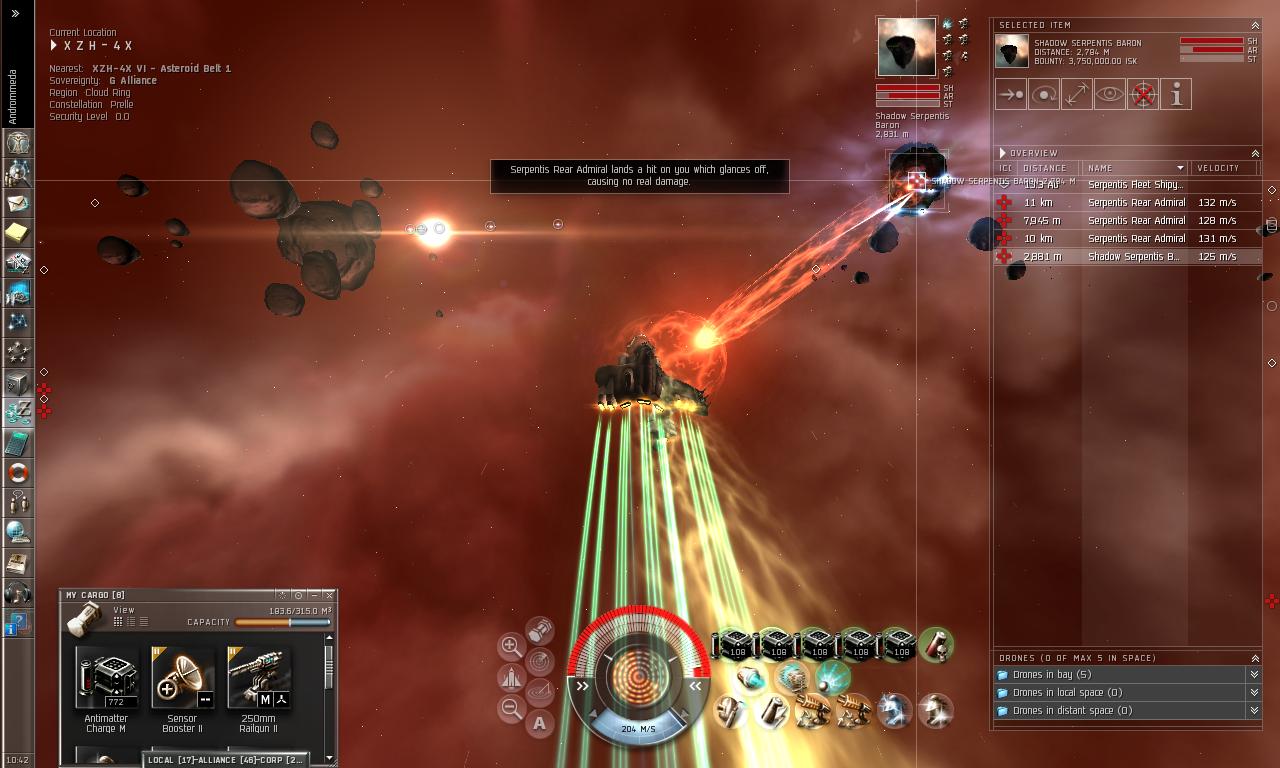Viewport: 1280px width, 768px height.
Task: Approach the selected Shadow Serpentis Baron
Action: [1011, 94]
